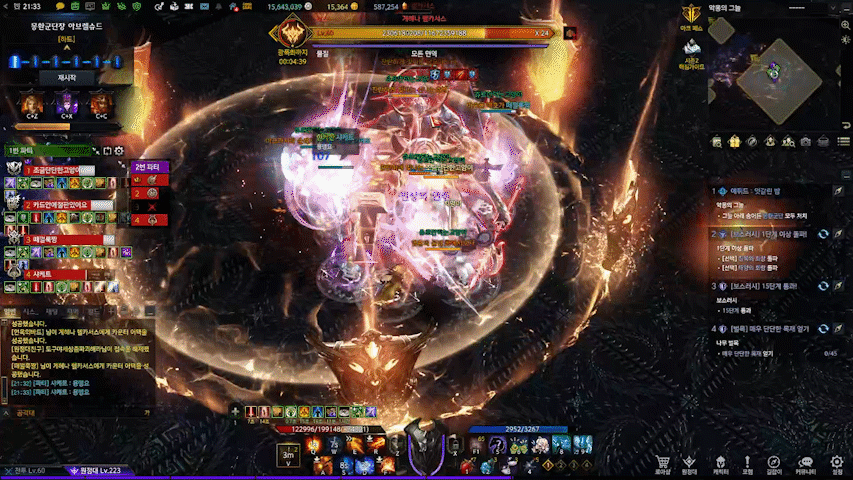Refresh the 보스러시 1단계 quest entry
Viewport: 853px width, 480px height.
(x=822, y=232)
